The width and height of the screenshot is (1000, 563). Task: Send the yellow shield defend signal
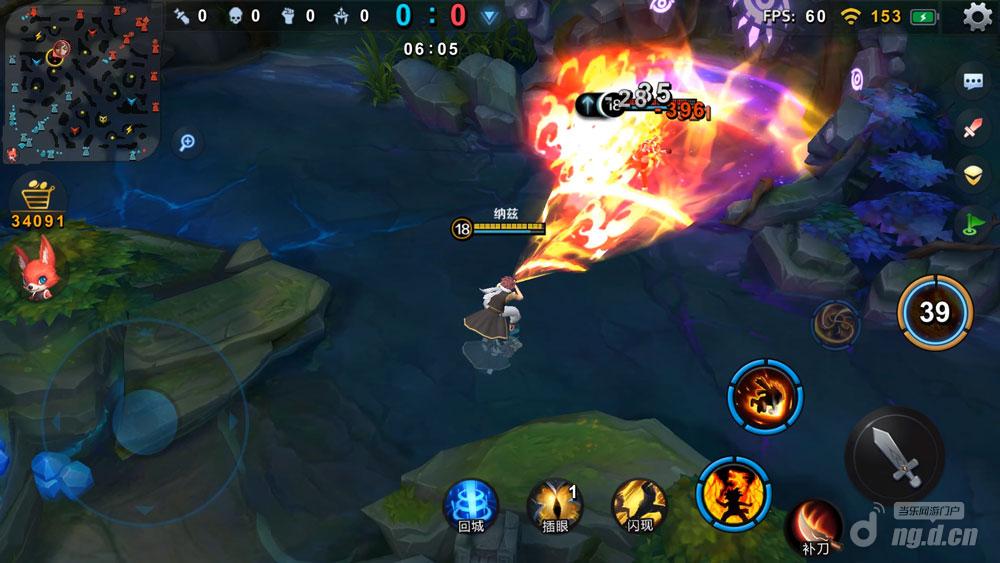pos(972,173)
